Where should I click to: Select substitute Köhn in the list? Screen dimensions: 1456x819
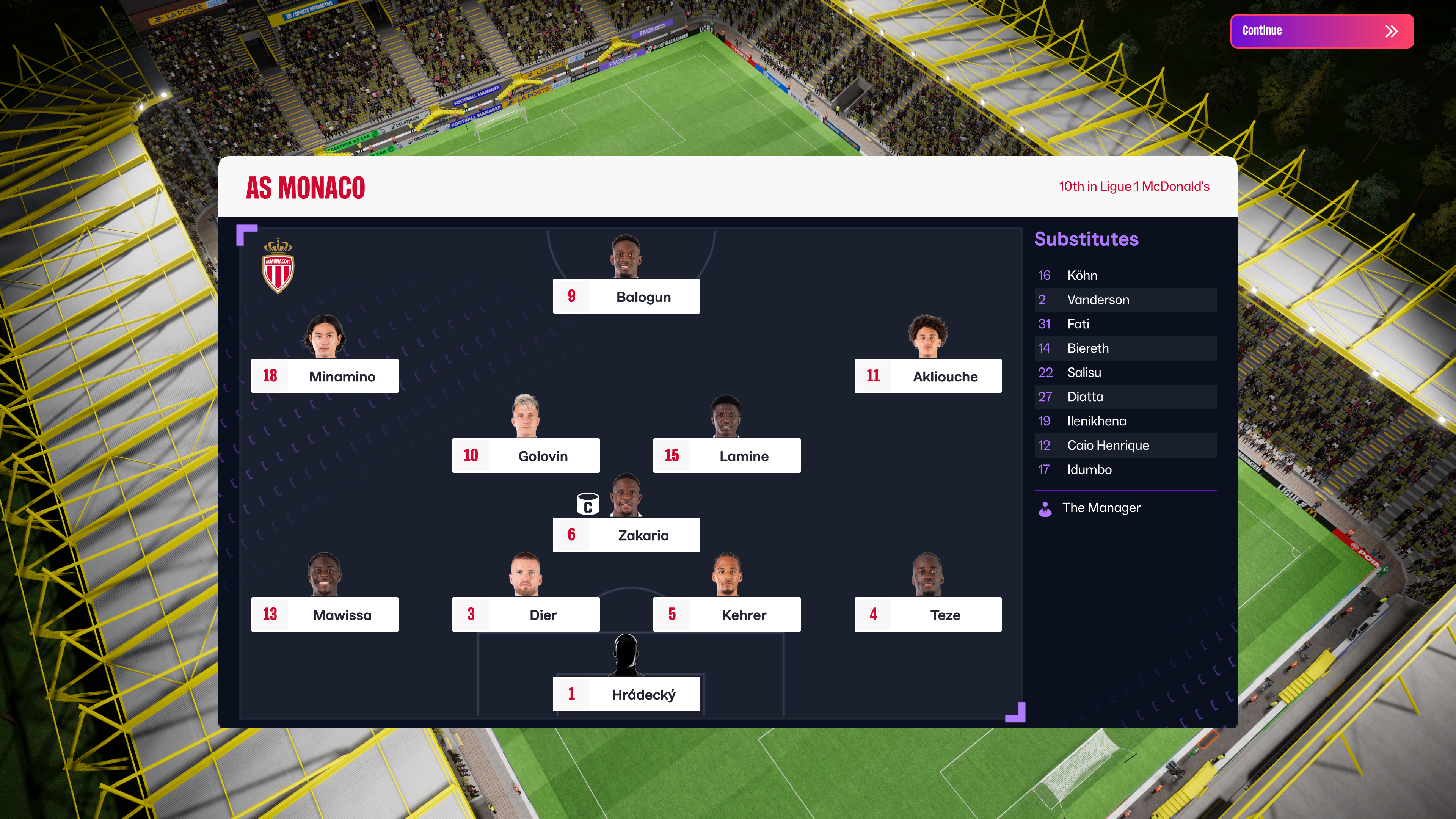pyautogui.click(x=1125, y=276)
